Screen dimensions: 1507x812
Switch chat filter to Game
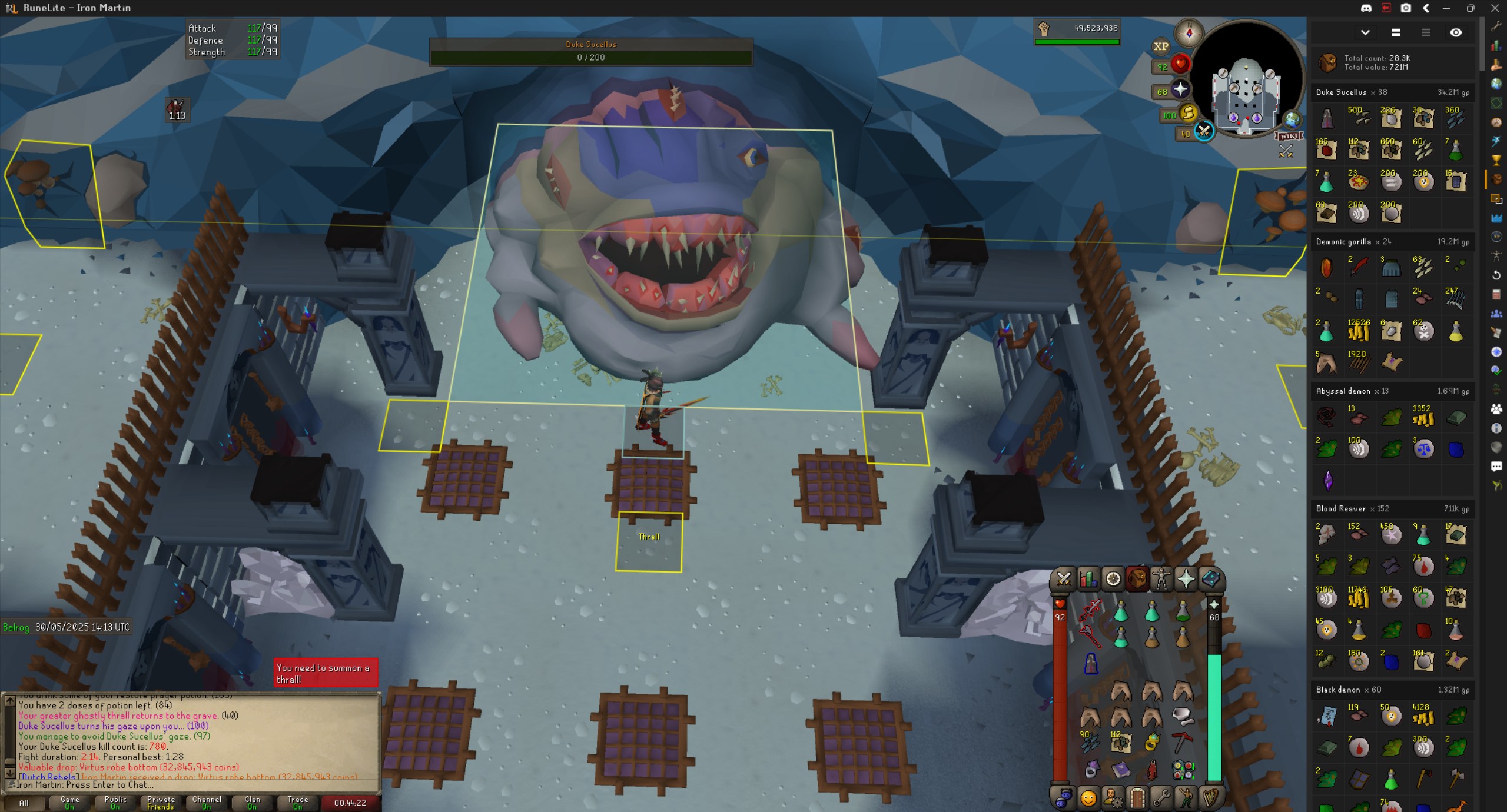[69, 803]
